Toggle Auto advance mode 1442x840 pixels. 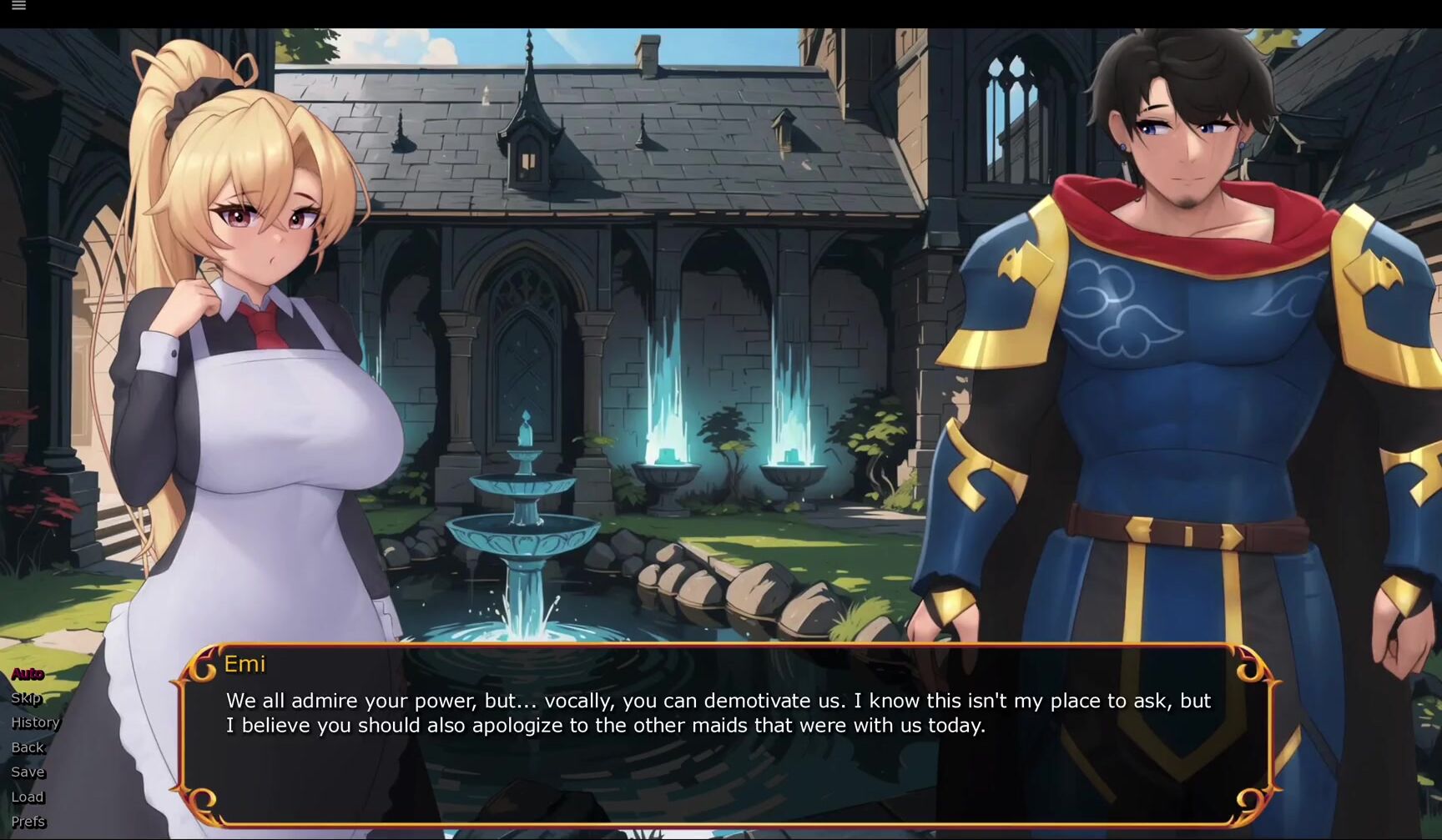[27, 673]
